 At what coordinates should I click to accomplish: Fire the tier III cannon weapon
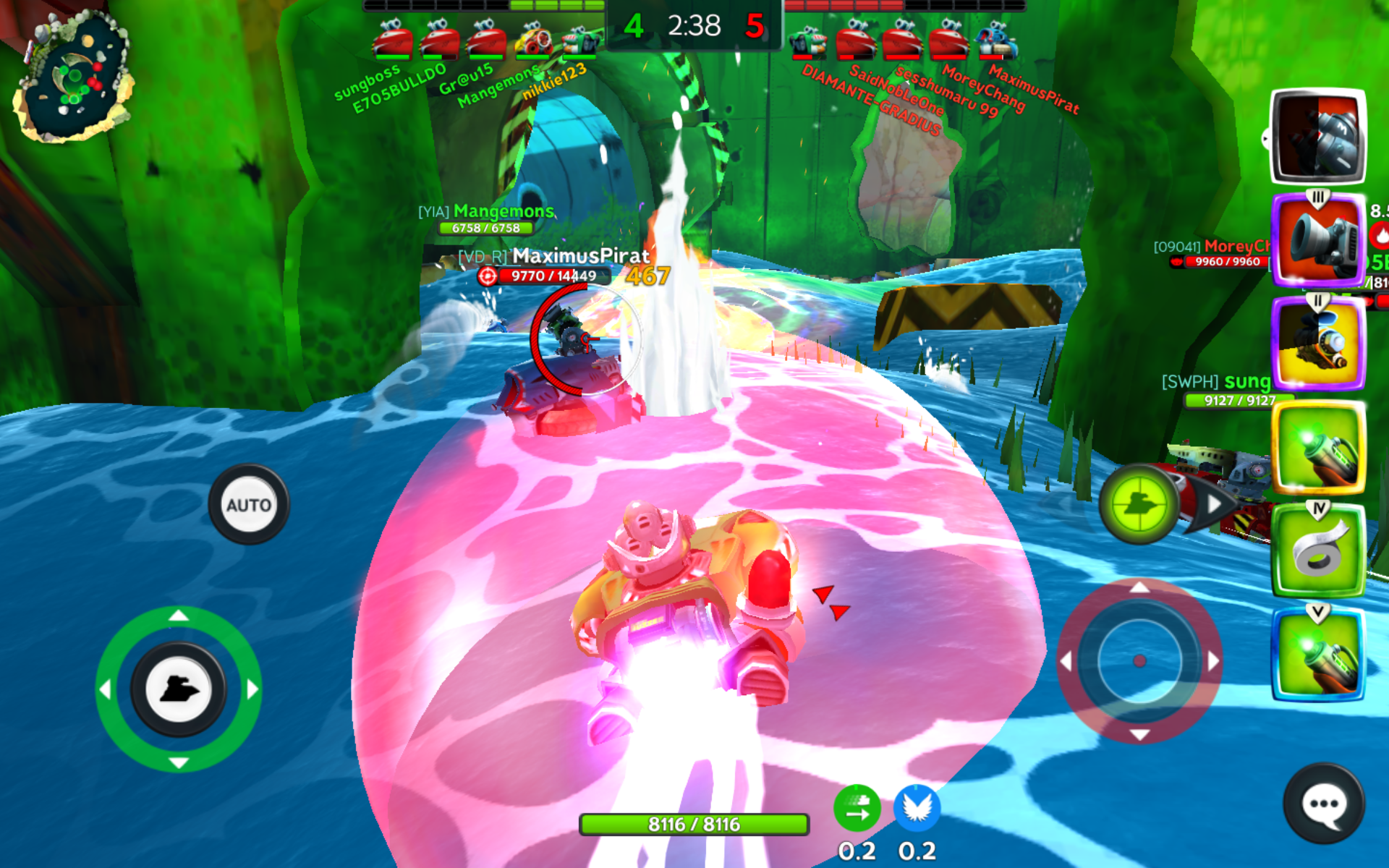tap(1318, 241)
